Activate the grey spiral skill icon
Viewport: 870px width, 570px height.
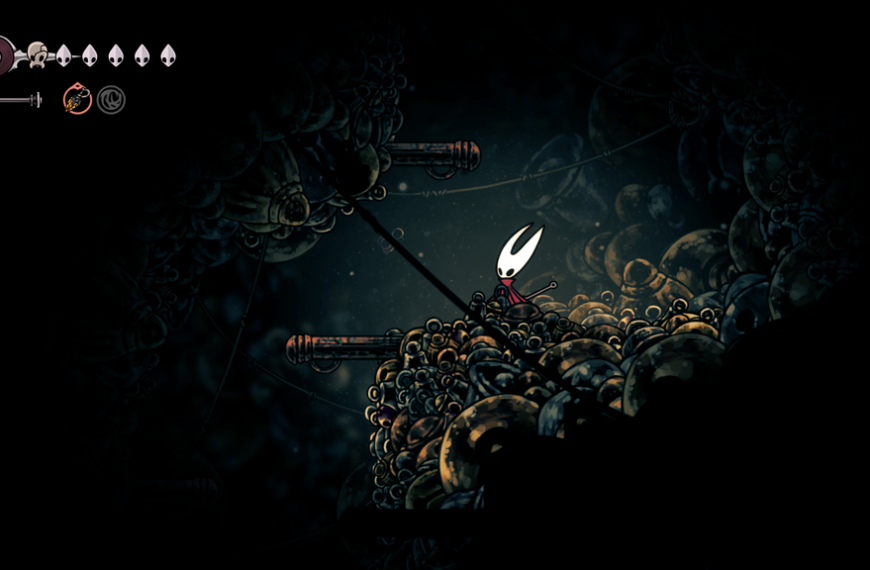[111, 100]
